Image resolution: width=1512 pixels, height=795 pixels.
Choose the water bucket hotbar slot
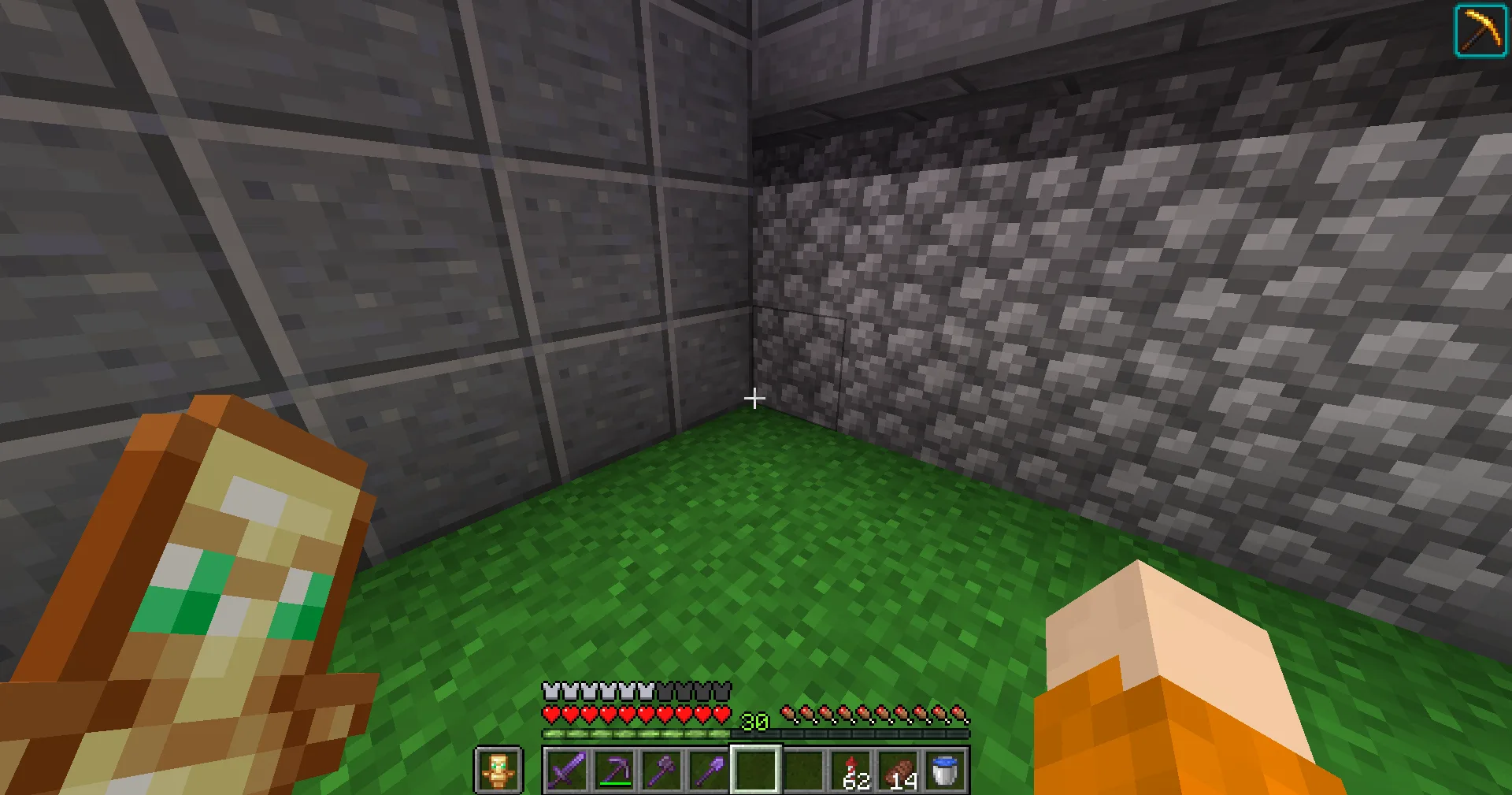(x=945, y=770)
